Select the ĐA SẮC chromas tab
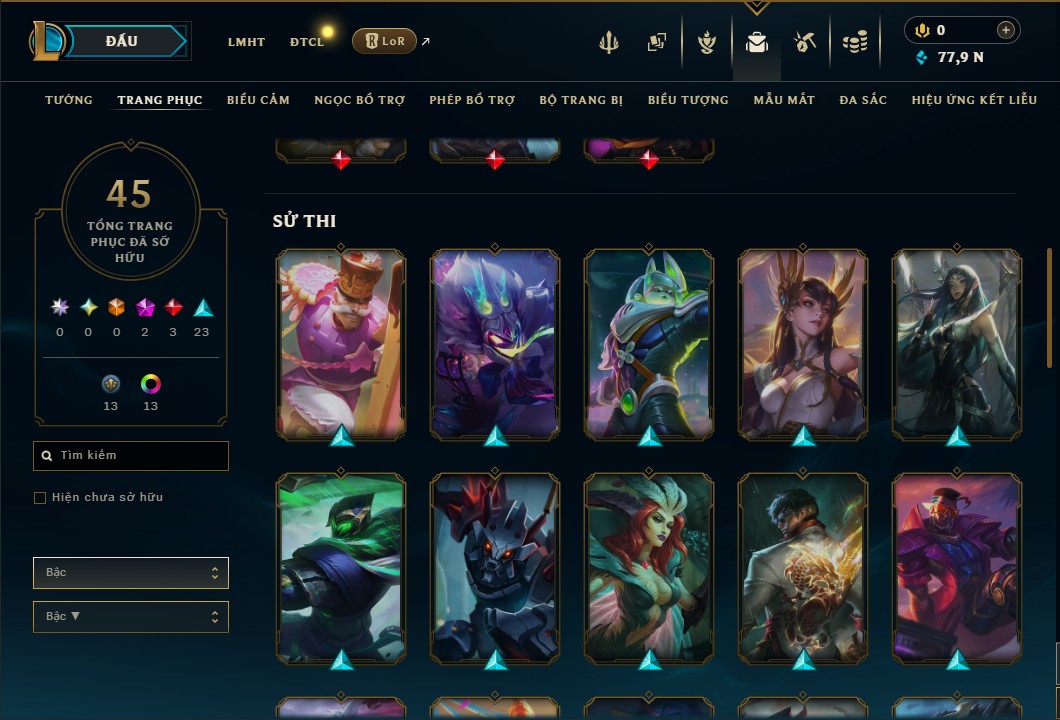The image size is (1060, 720). [x=863, y=100]
